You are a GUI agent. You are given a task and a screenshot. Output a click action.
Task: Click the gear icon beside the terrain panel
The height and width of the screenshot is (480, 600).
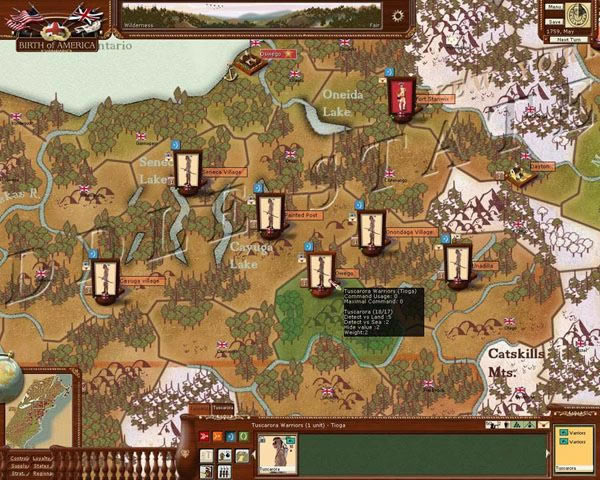399,17
